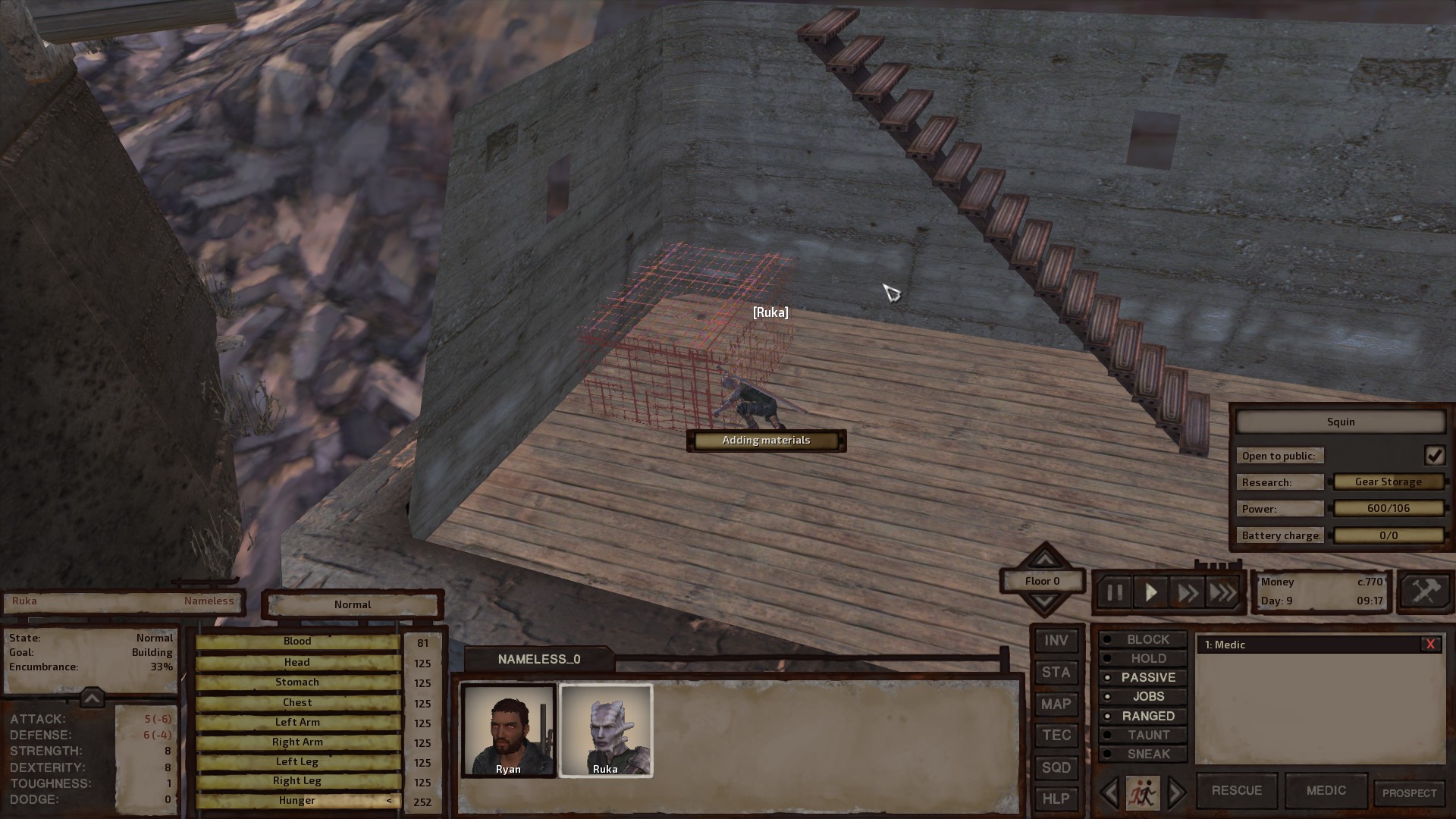Uncheck the Open to public checkbox
The height and width of the screenshot is (819, 1456).
tap(1435, 455)
